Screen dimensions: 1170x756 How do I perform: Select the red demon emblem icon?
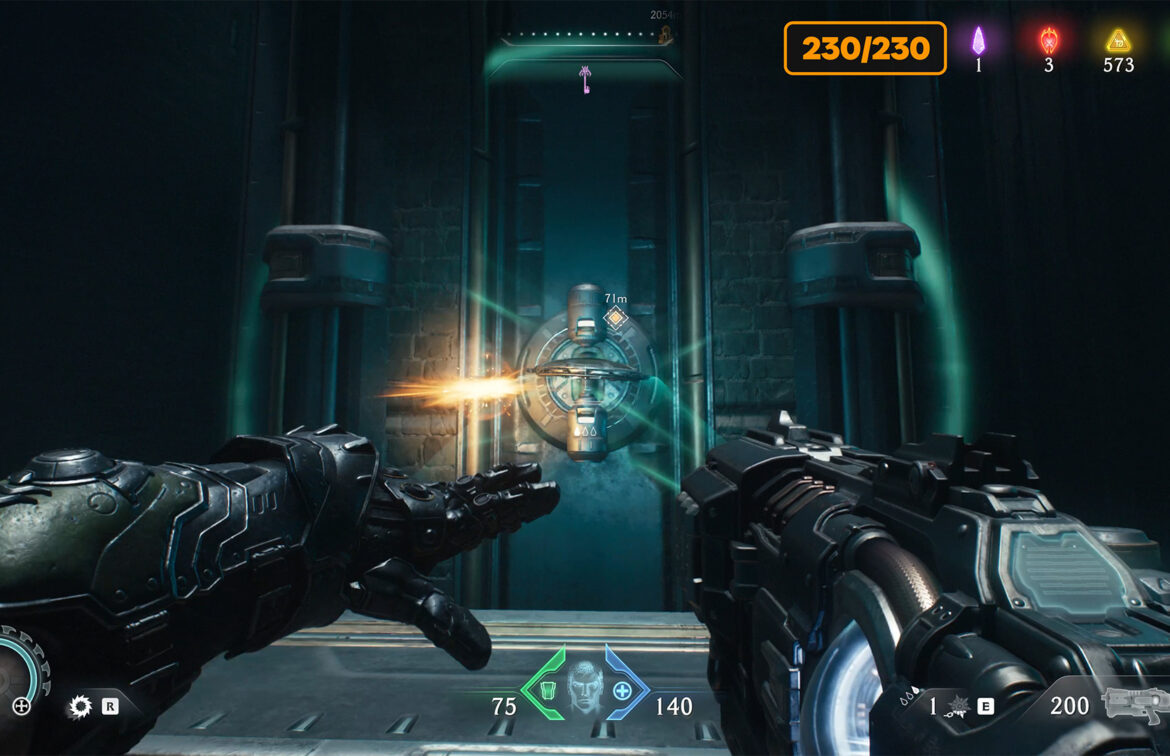[1048, 41]
